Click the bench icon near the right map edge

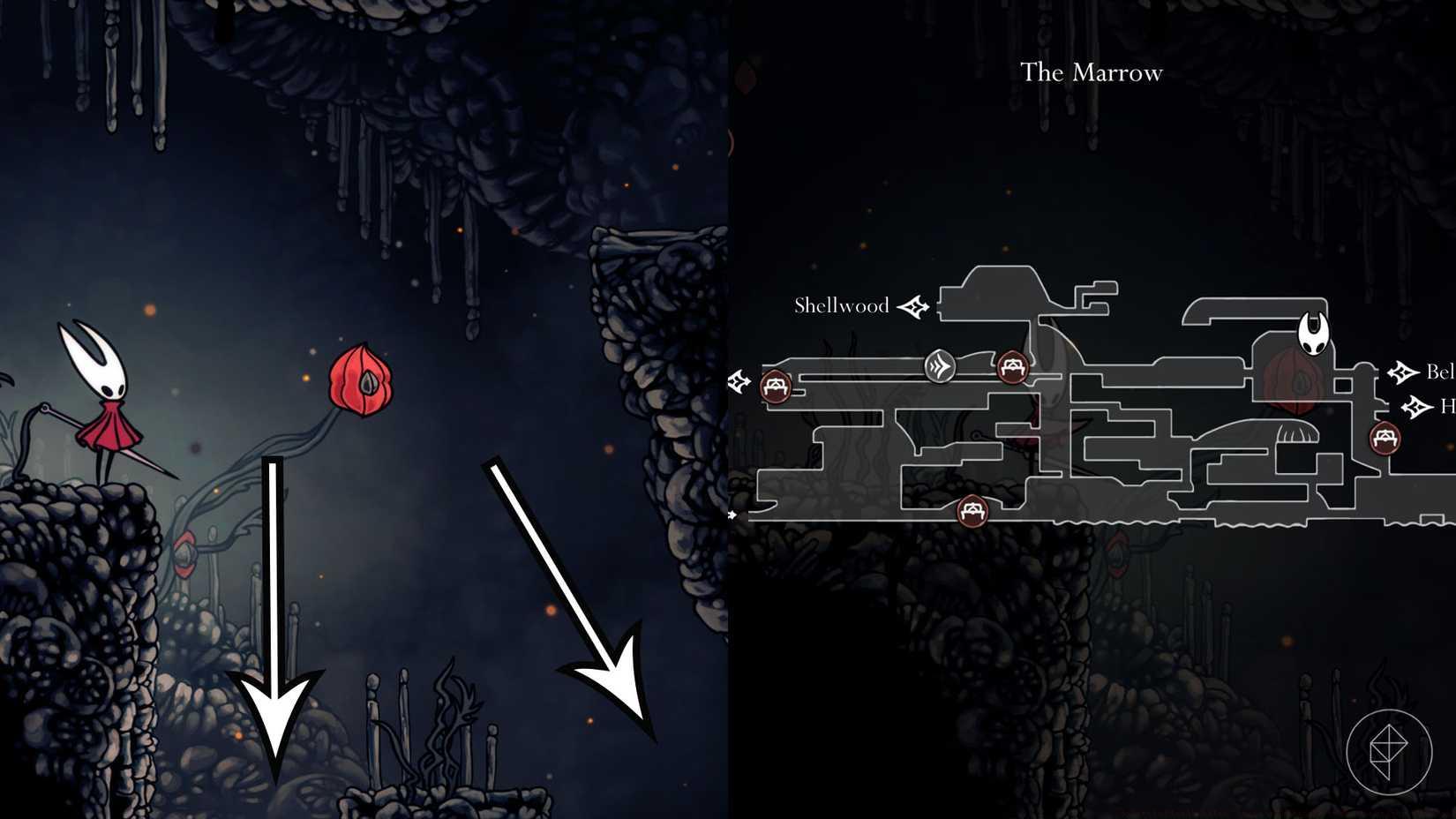tap(1385, 436)
